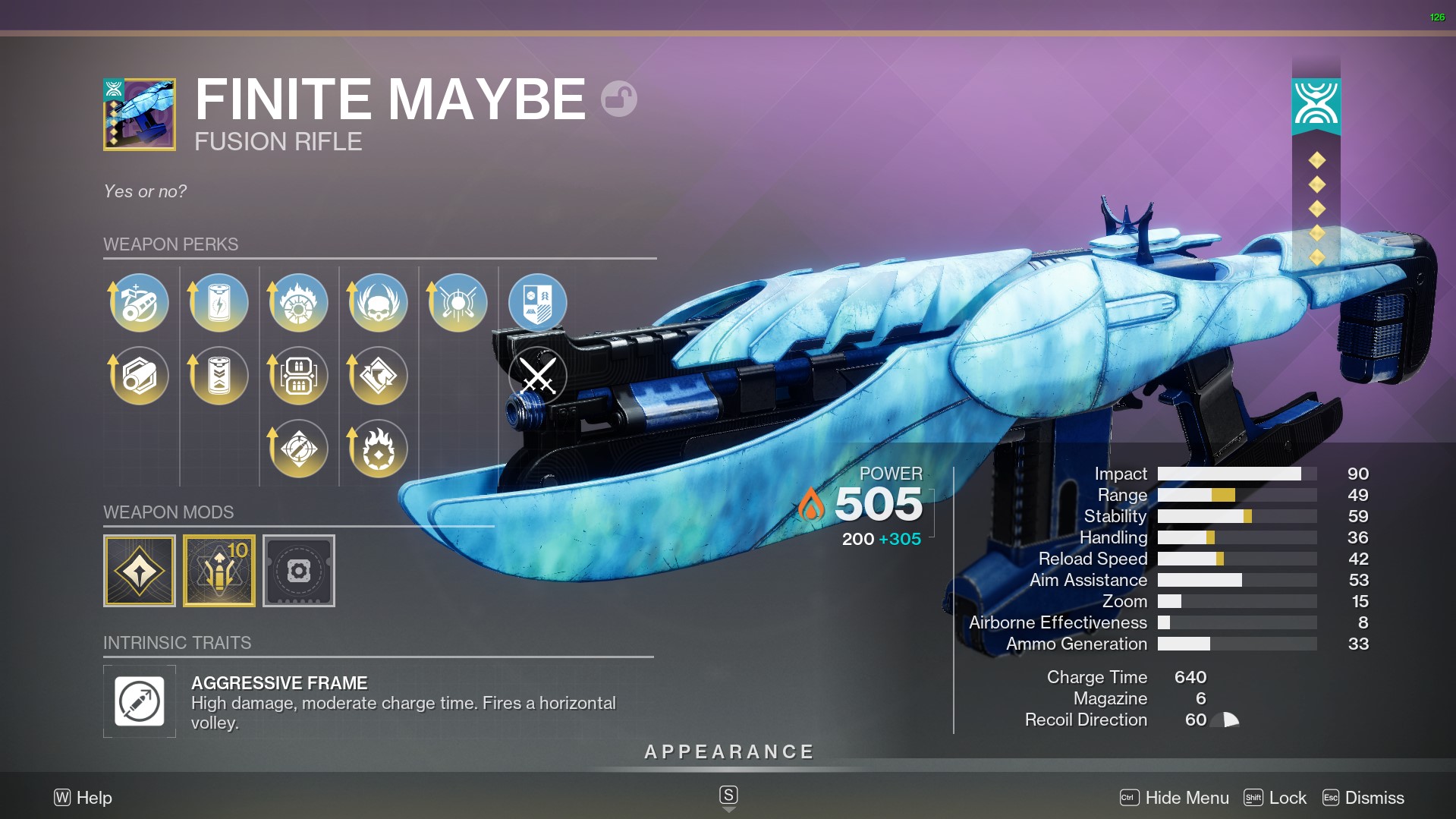Image resolution: width=1456 pixels, height=819 pixels.
Task: Choose the diamond trait with cycling arrows
Action: tap(378, 376)
